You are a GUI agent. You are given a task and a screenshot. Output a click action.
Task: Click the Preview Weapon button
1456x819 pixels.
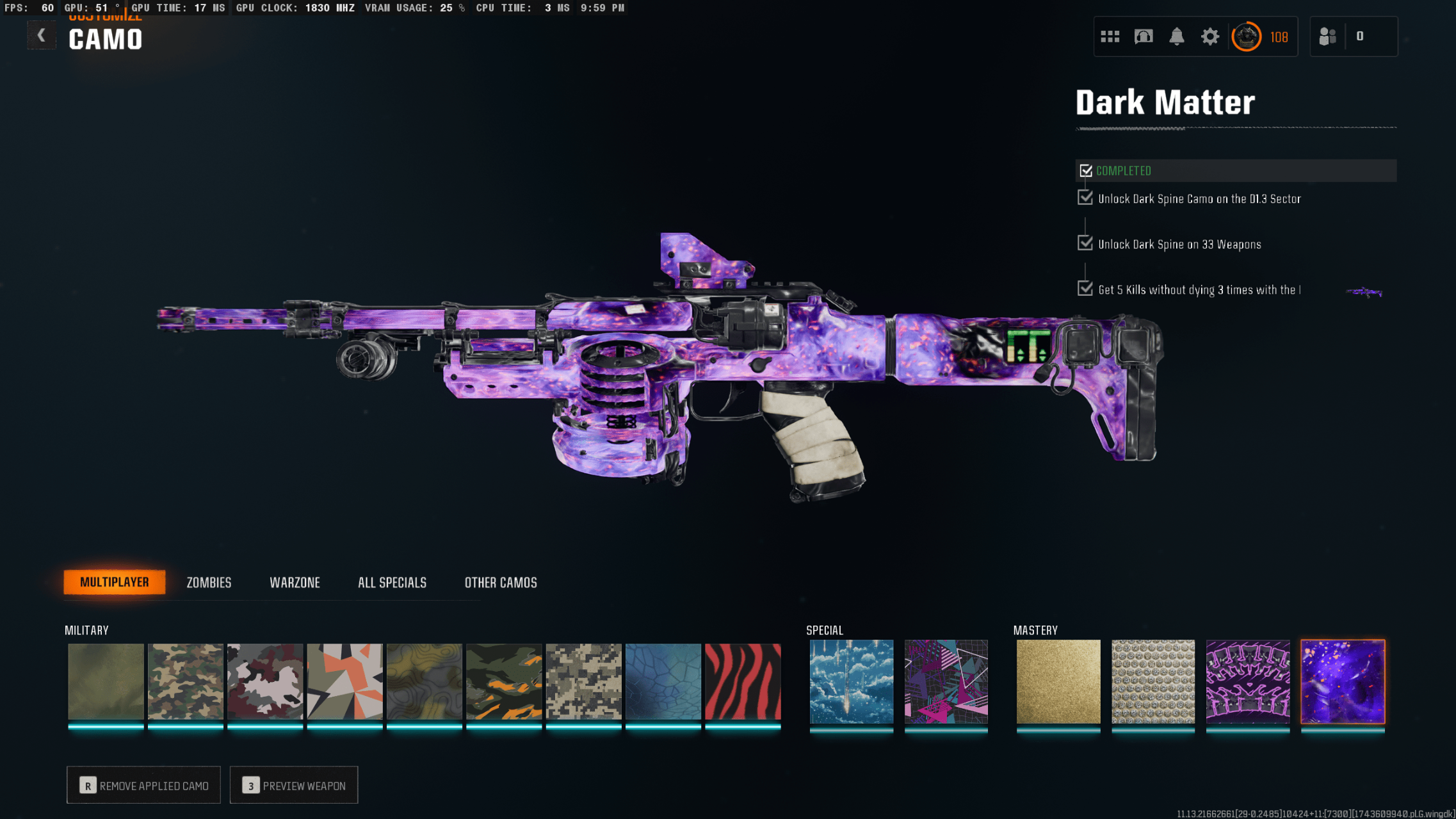pos(294,785)
